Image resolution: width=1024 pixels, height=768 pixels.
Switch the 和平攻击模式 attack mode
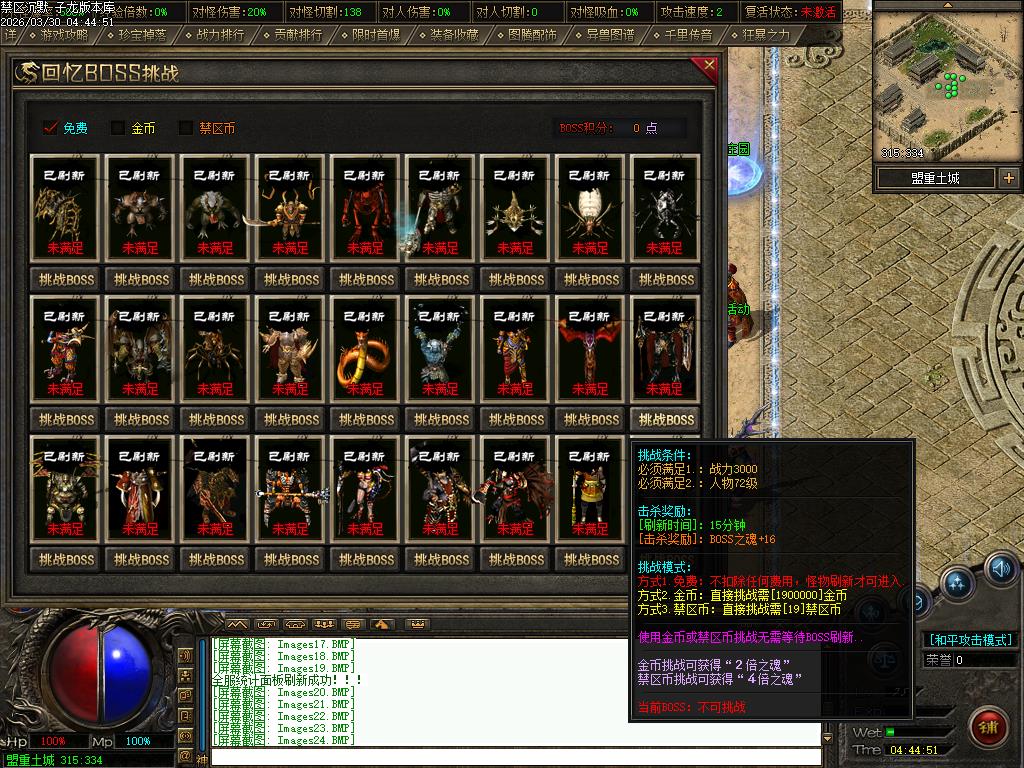pos(970,640)
